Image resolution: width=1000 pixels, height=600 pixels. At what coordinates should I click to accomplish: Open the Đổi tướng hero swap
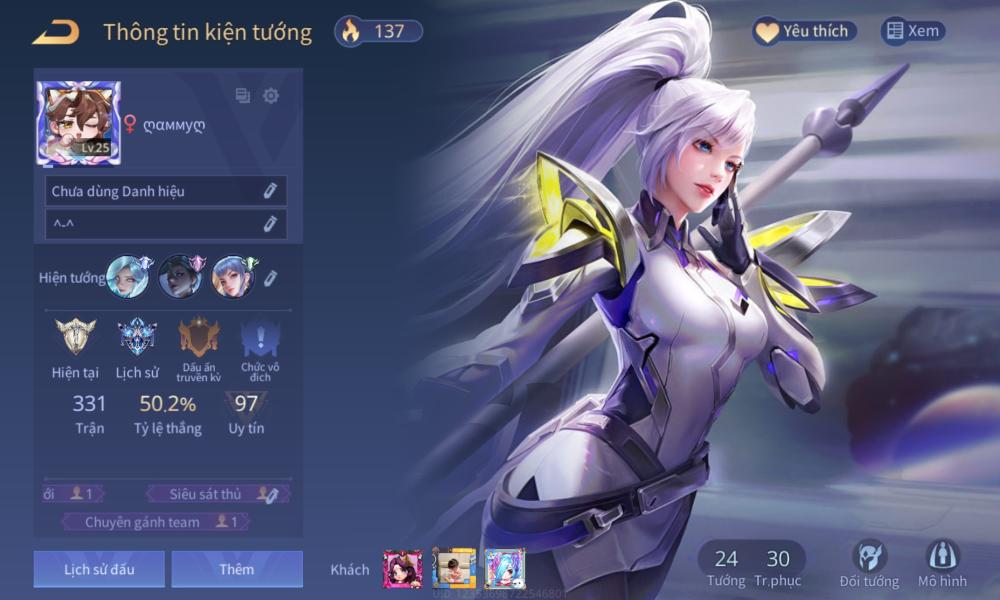point(869,563)
